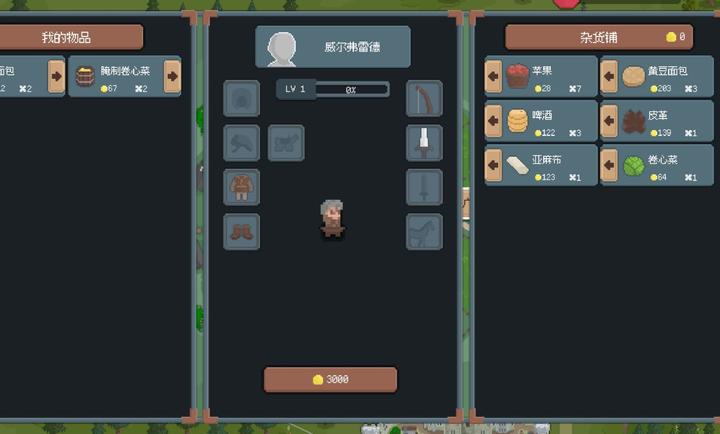Select the body armor clothing slot
The width and height of the screenshot is (720, 434).
point(241,187)
